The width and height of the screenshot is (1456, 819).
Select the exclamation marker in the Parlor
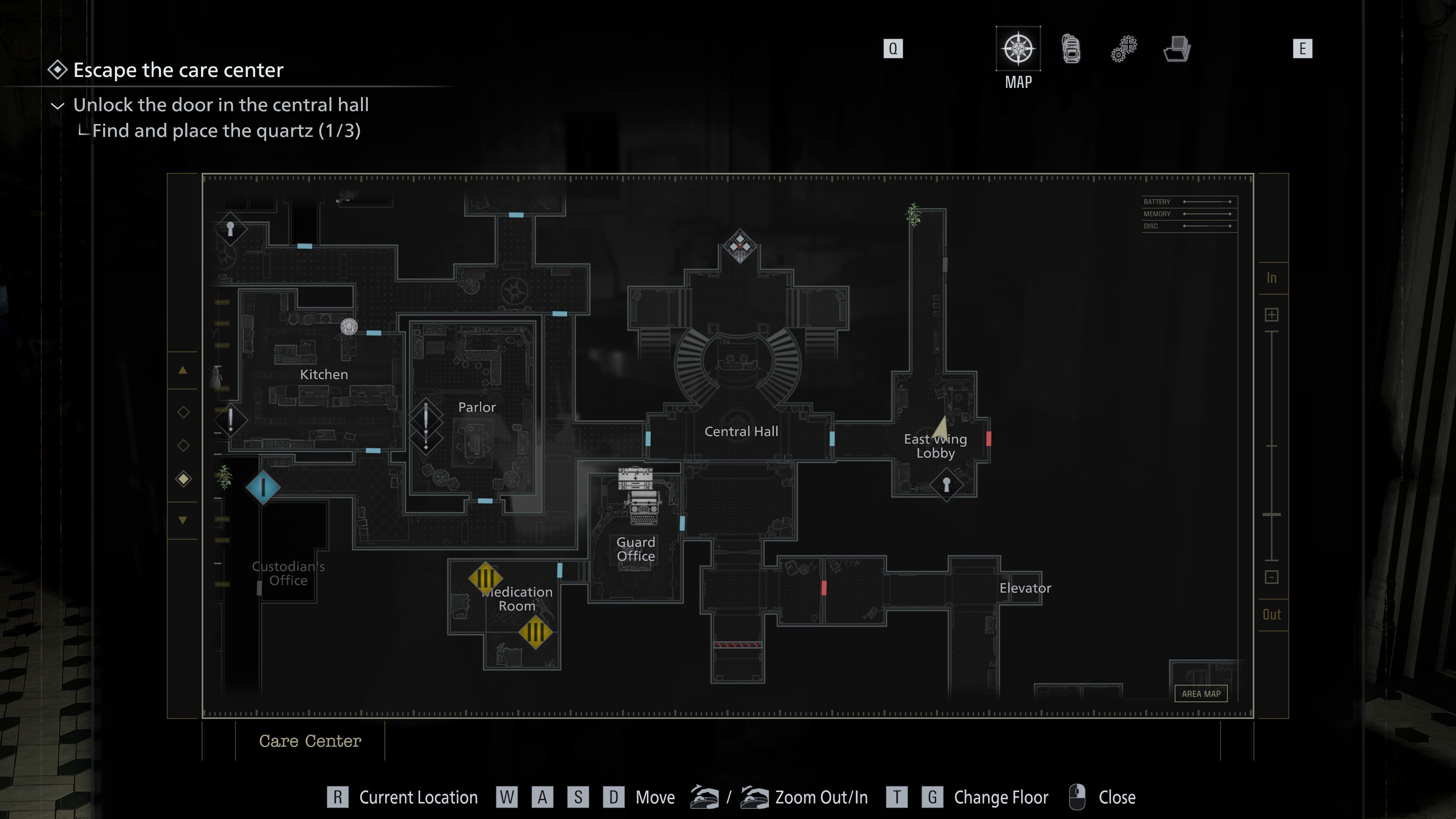427,419
